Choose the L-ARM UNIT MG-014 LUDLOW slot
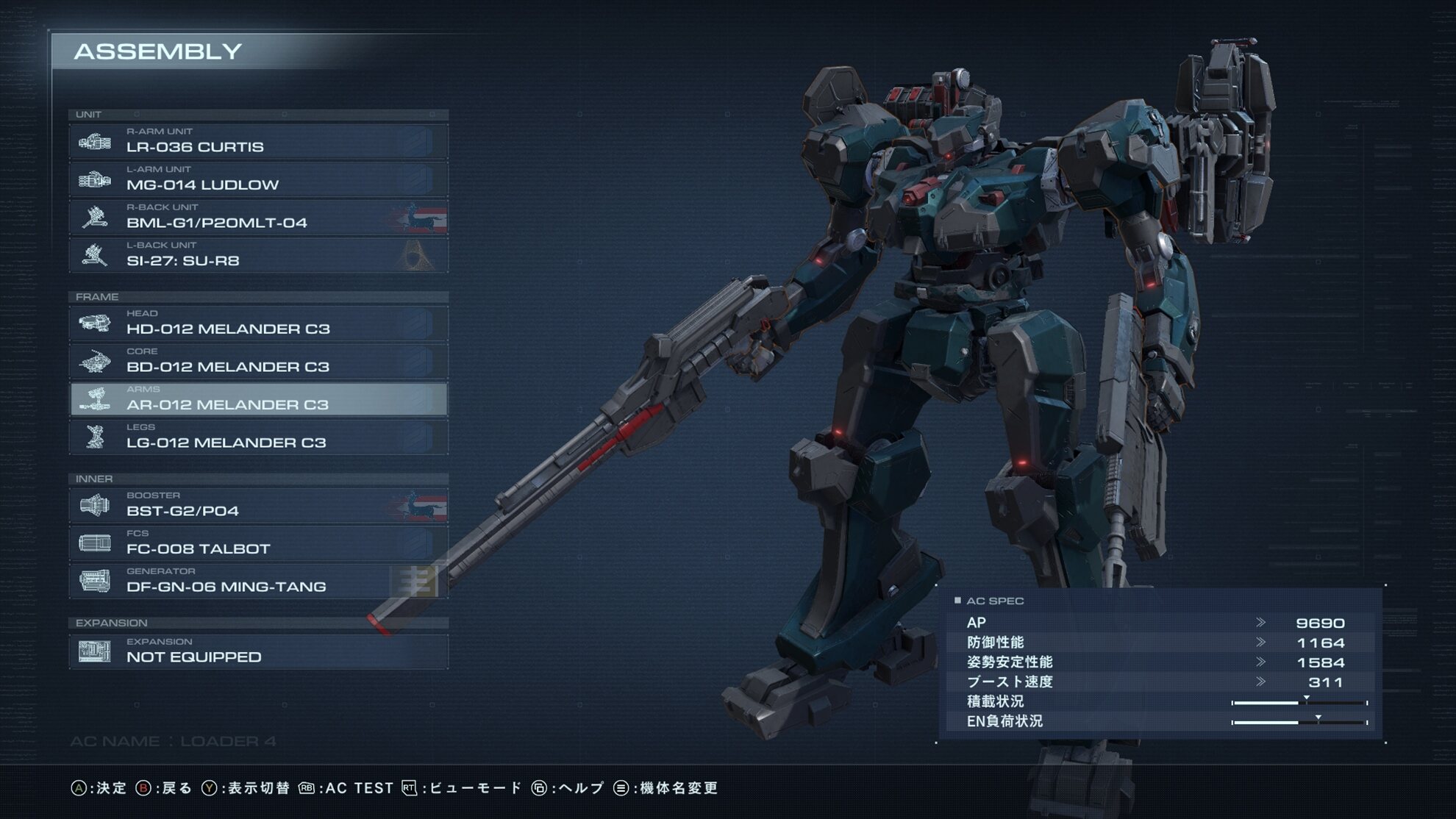The image size is (1456, 819). [258, 179]
